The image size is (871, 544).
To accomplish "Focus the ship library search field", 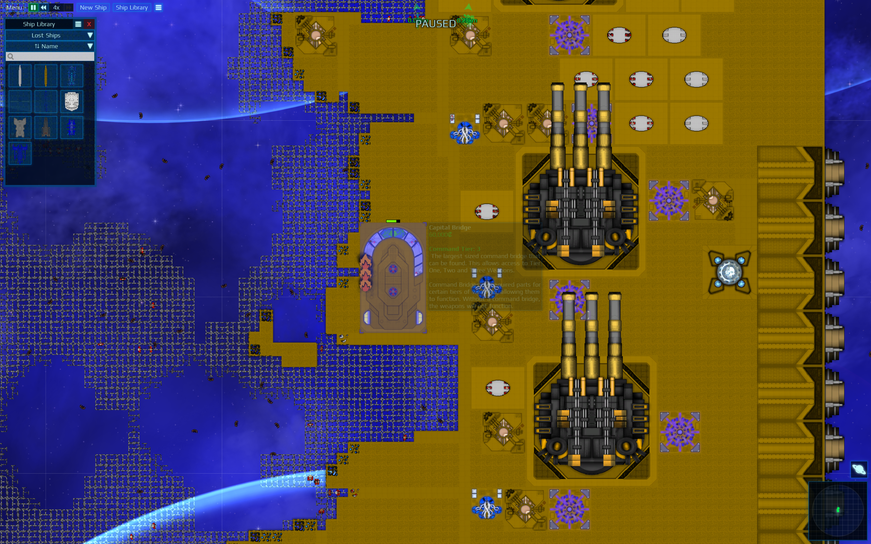I will pyautogui.click(x=50, y=57).
